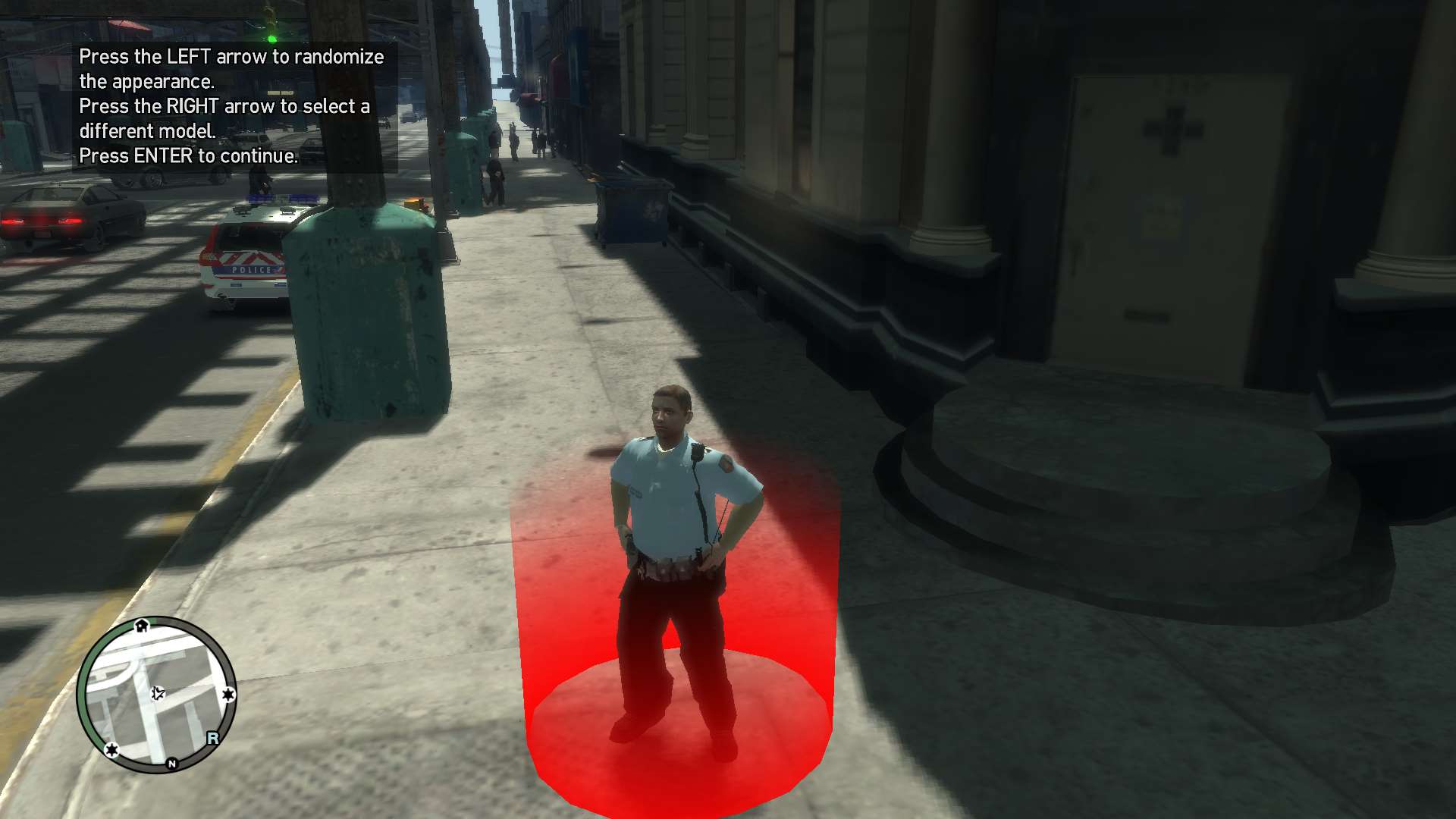This screenshot has height=819, width=1456.
Task: Click the circular minimap radar
Action: pyautogui.click(x=156, y=694)
